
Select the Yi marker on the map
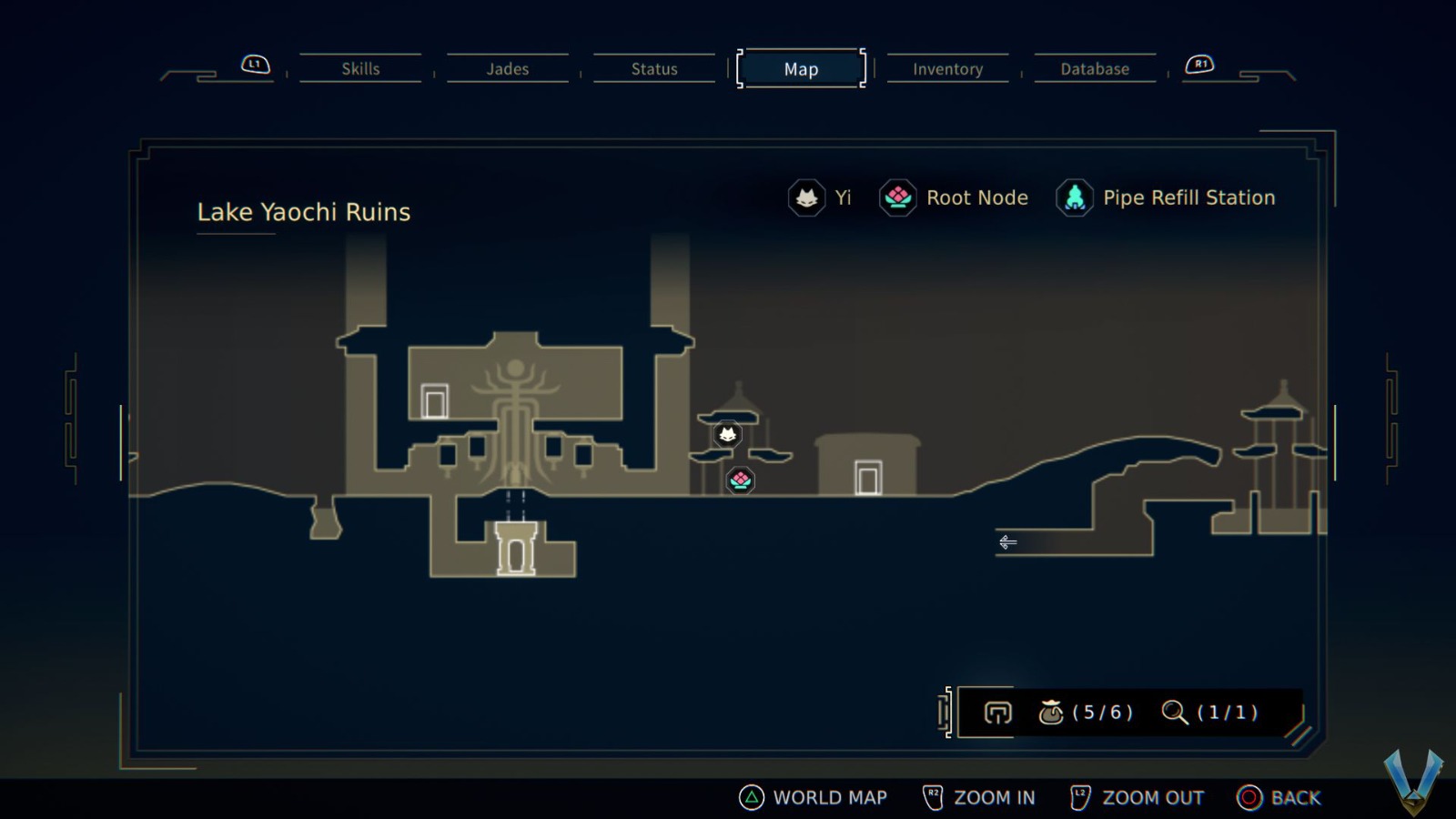[728, 434]
